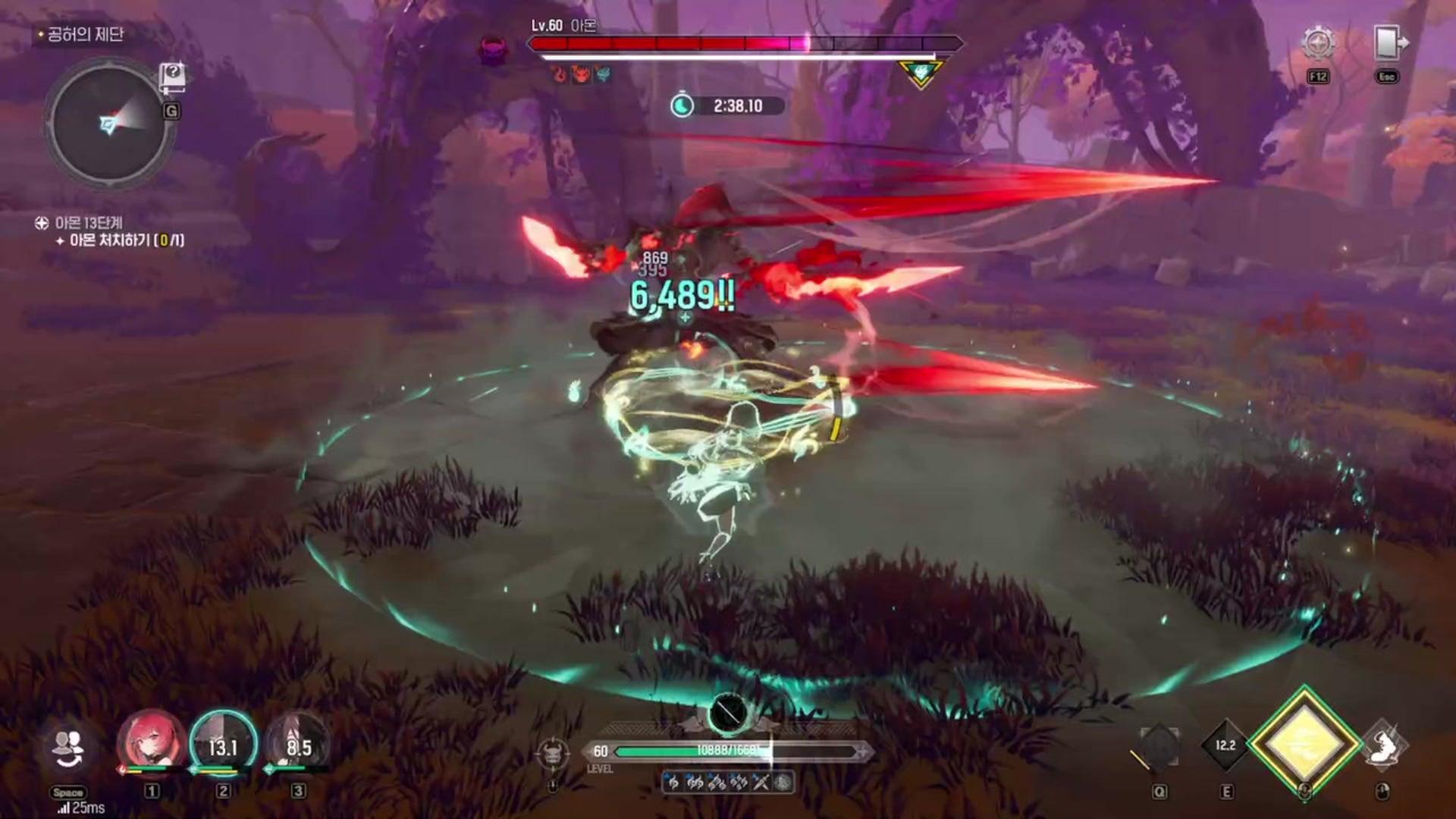This screenshot has height=819, width=1456.
Task: Switch to party member with 8.5 cooldown
Action: 297,745
